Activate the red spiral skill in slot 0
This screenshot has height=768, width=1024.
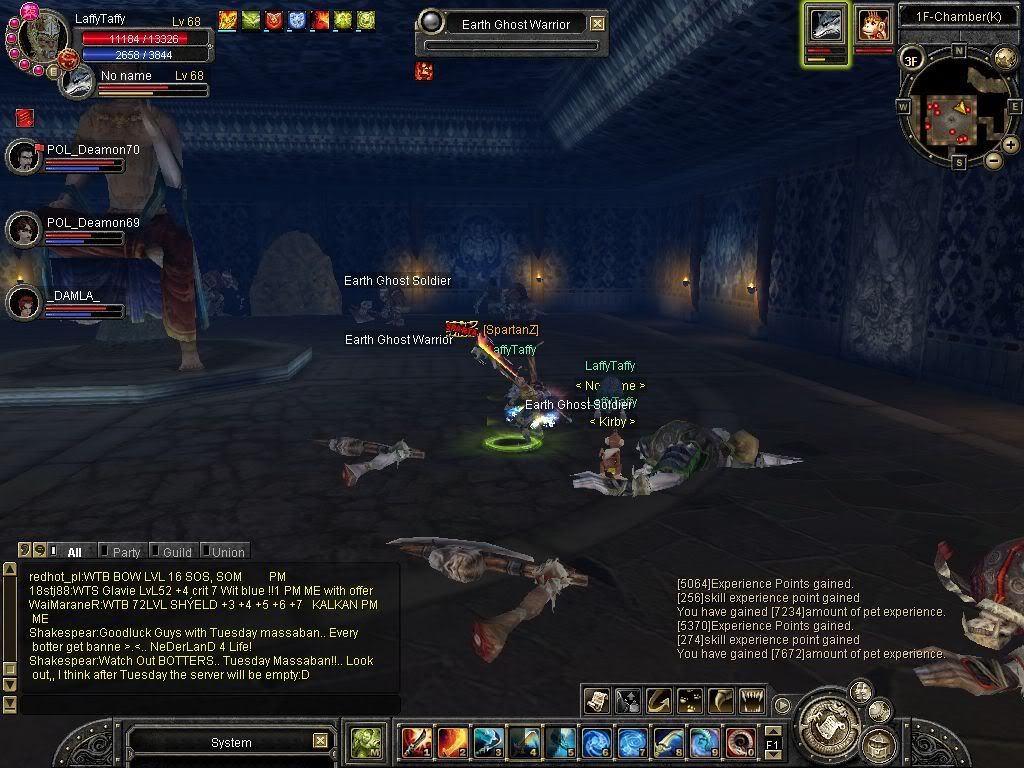740,742
